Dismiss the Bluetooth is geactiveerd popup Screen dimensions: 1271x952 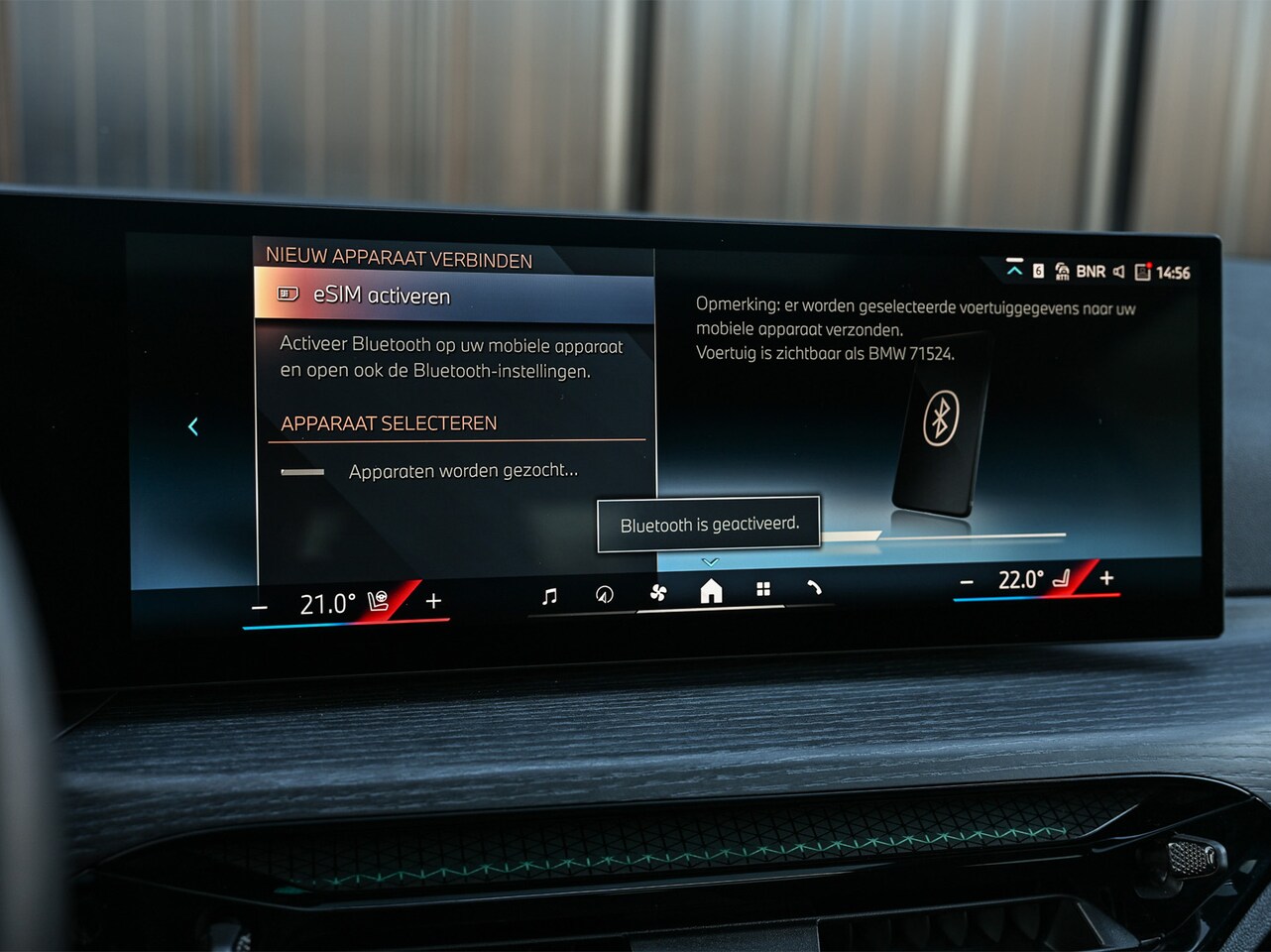[x=709, y=524]
